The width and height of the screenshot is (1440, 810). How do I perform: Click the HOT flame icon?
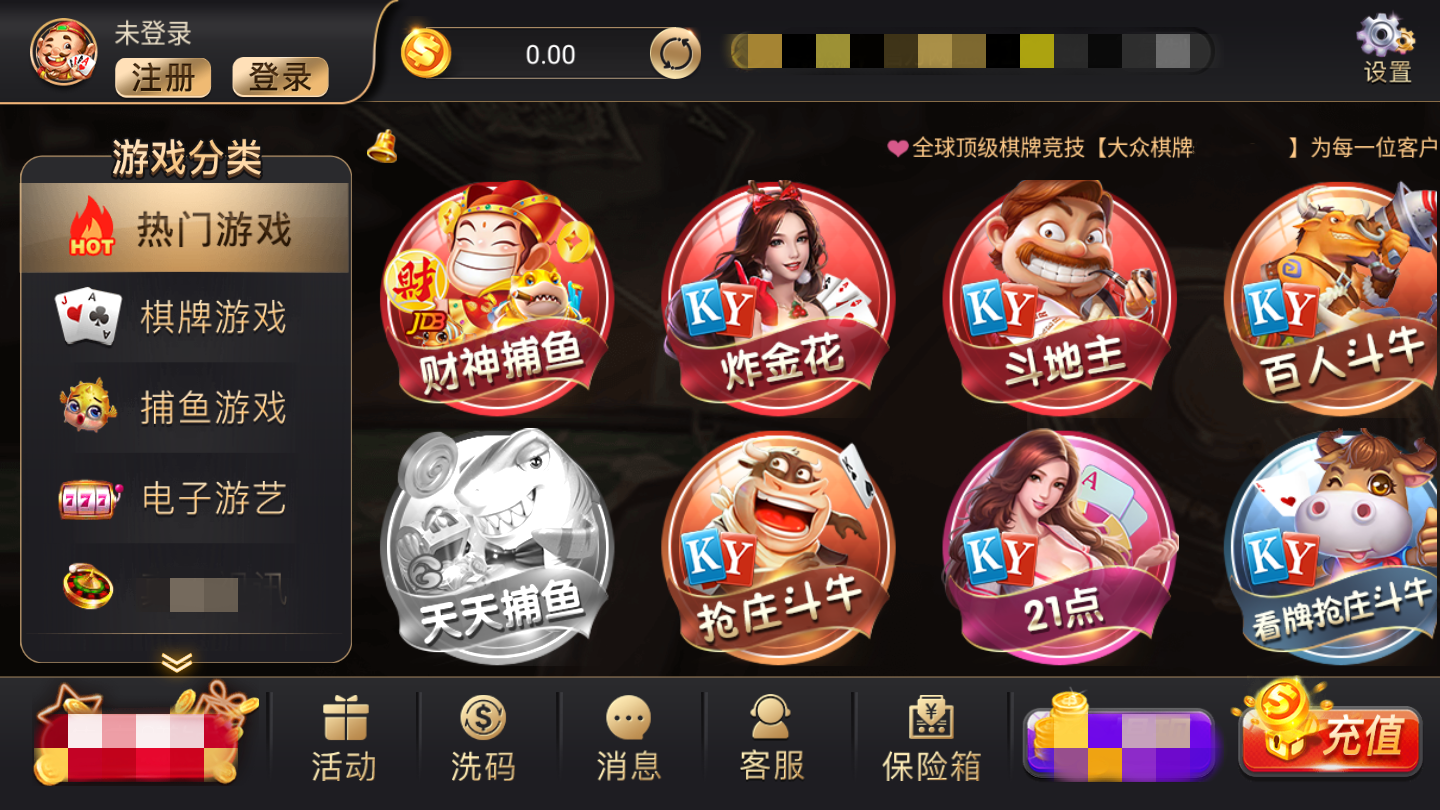(90, 228)
